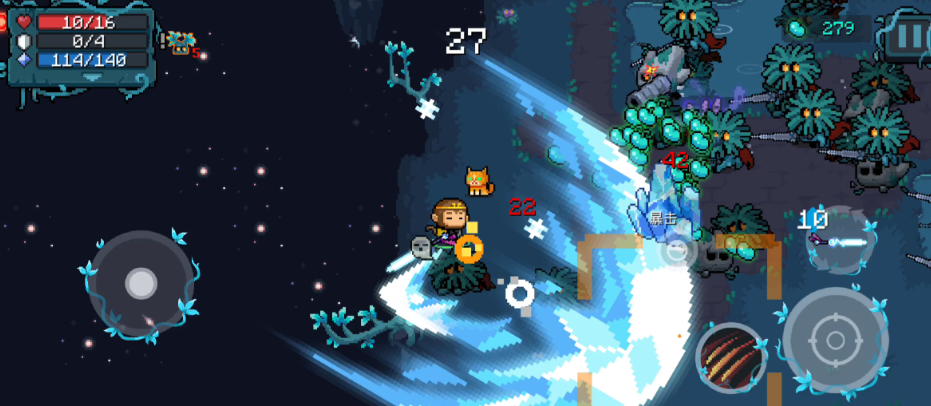Open the smiley face emote button

[x=677, y=250]
